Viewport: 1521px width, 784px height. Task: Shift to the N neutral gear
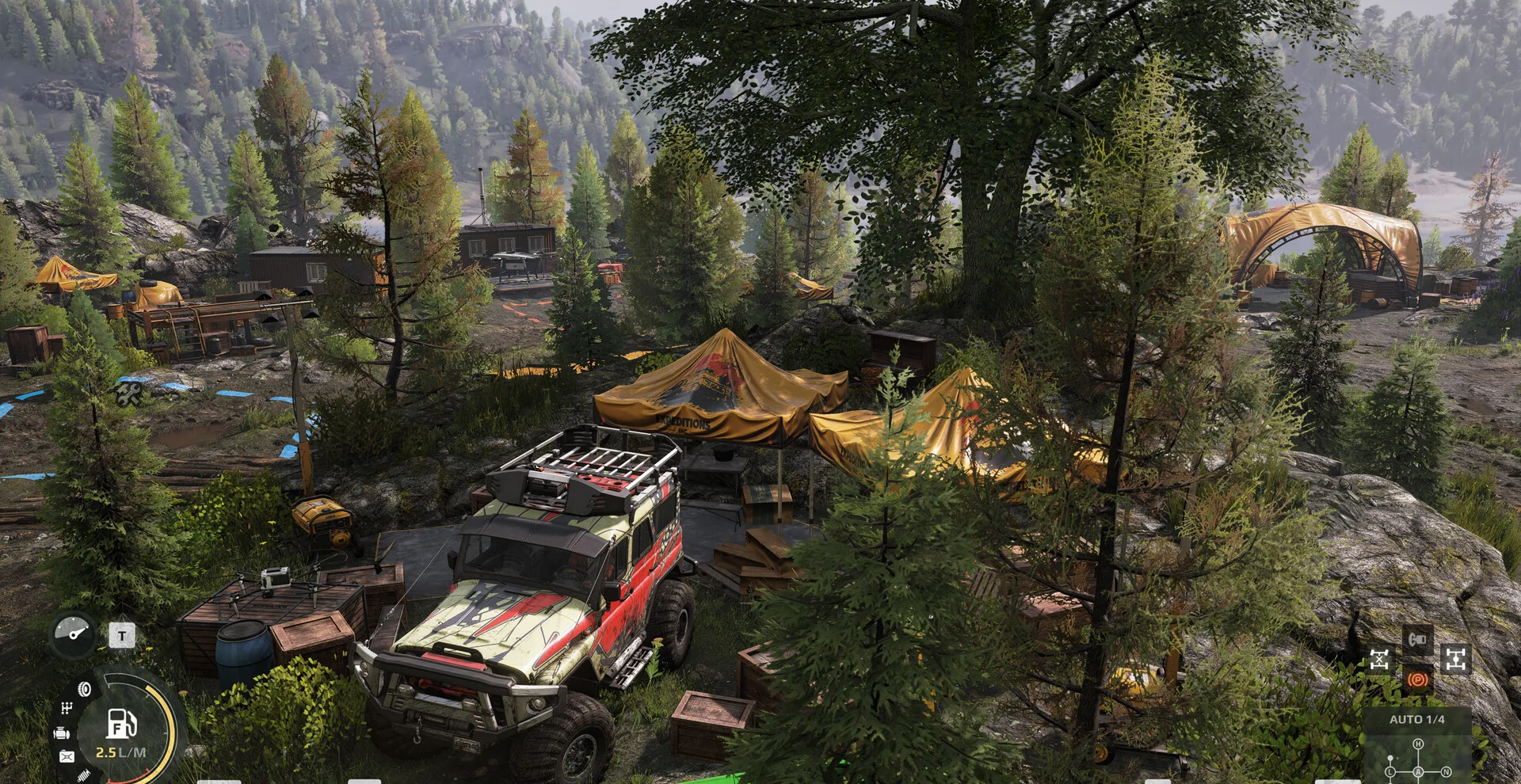coord(1446,772)
